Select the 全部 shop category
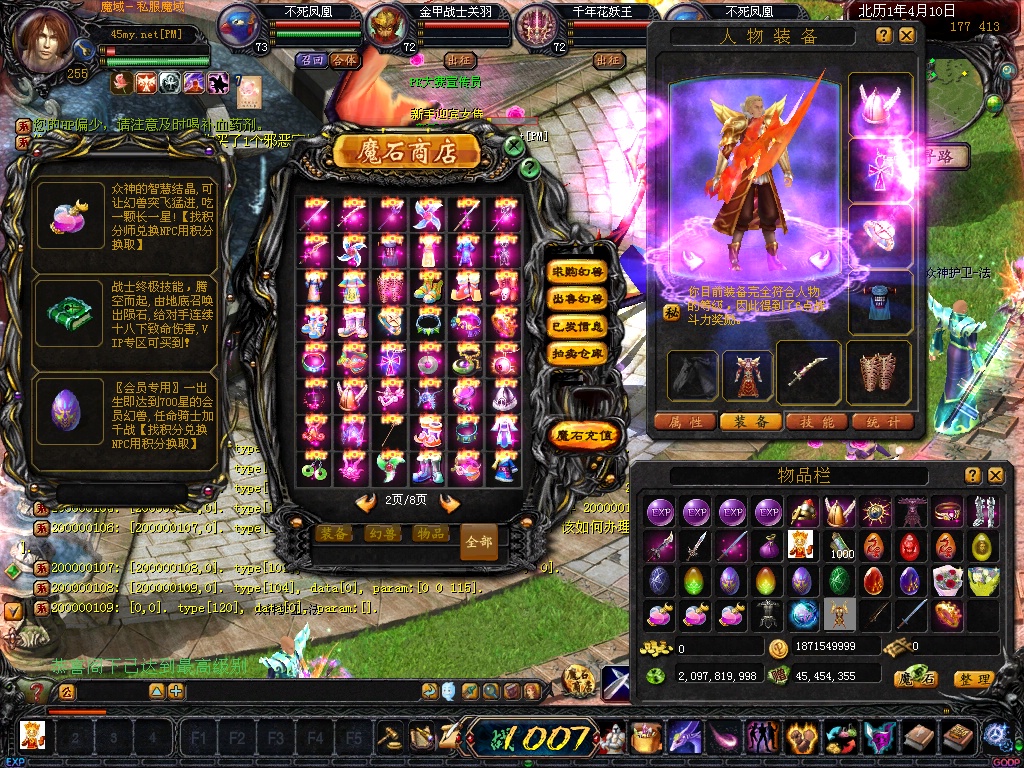The image size is (1024, 768). pyautogui.click(x=479, y=542)
